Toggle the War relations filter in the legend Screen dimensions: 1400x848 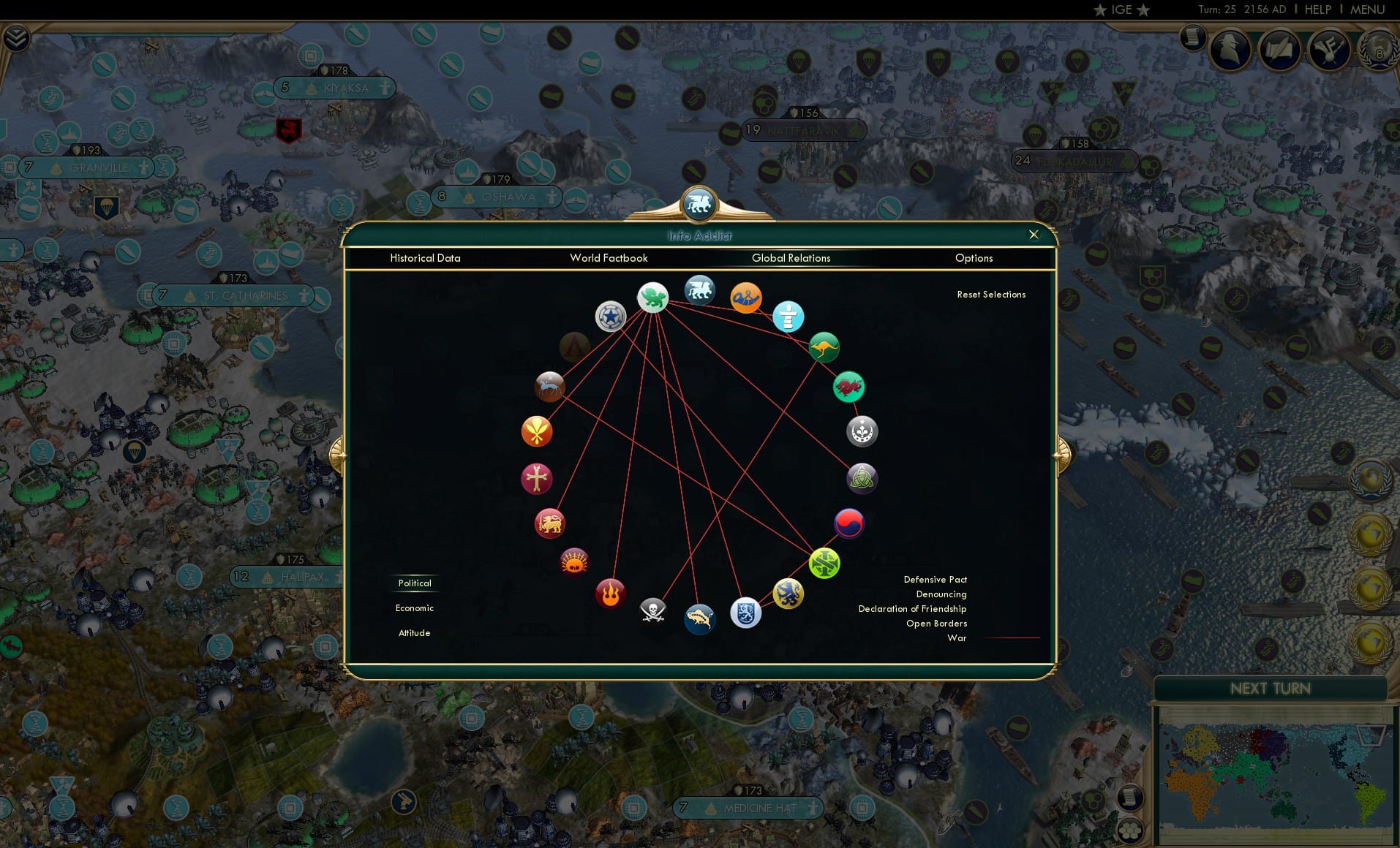[957, 637]
